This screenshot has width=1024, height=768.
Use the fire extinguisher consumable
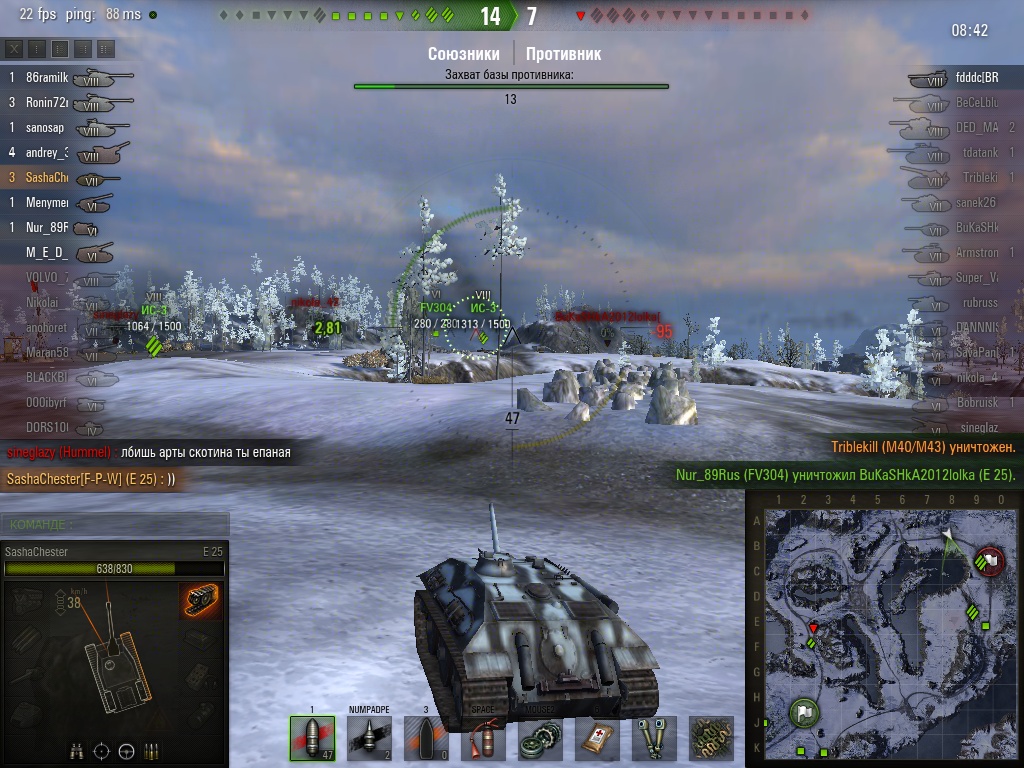483,738
